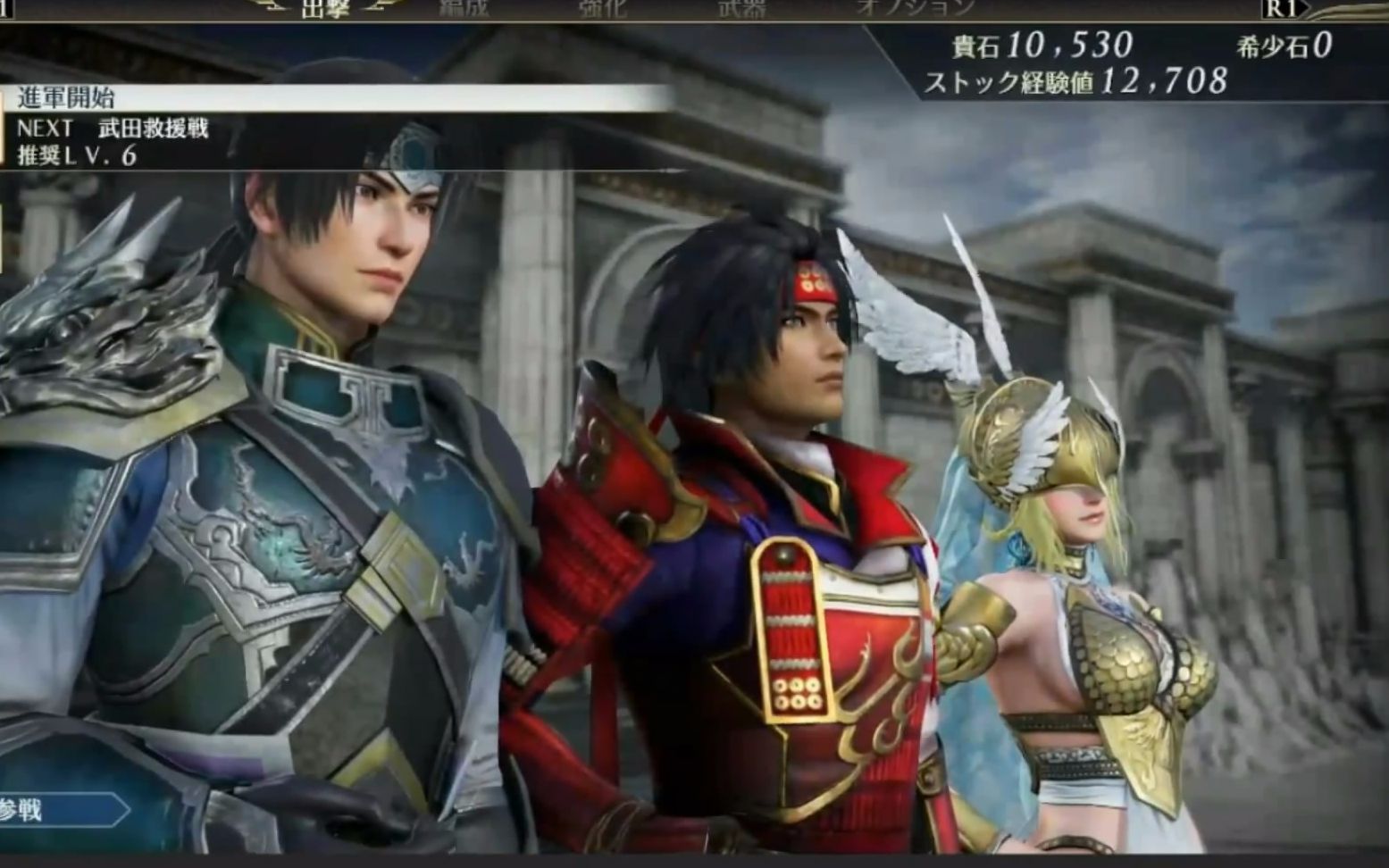Switch to the 編成 (Formation) tab
This screenshot has width=1389, height=868.
(464, 8)
